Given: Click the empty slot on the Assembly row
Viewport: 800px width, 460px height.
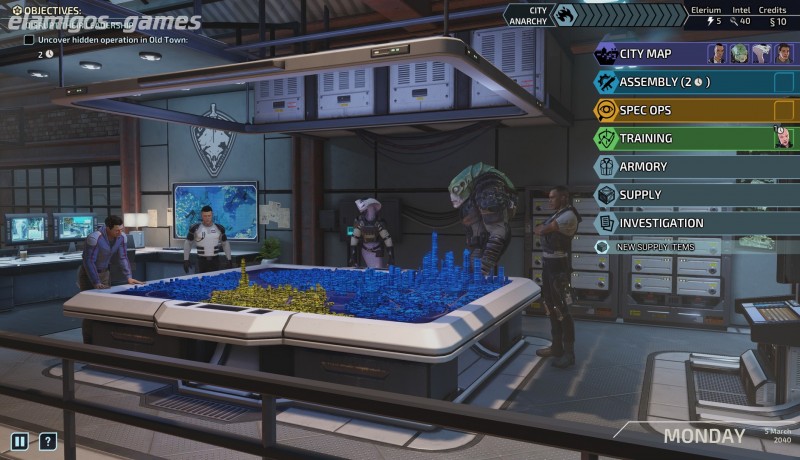Looking at the screenshot, I should coord(783,82).
